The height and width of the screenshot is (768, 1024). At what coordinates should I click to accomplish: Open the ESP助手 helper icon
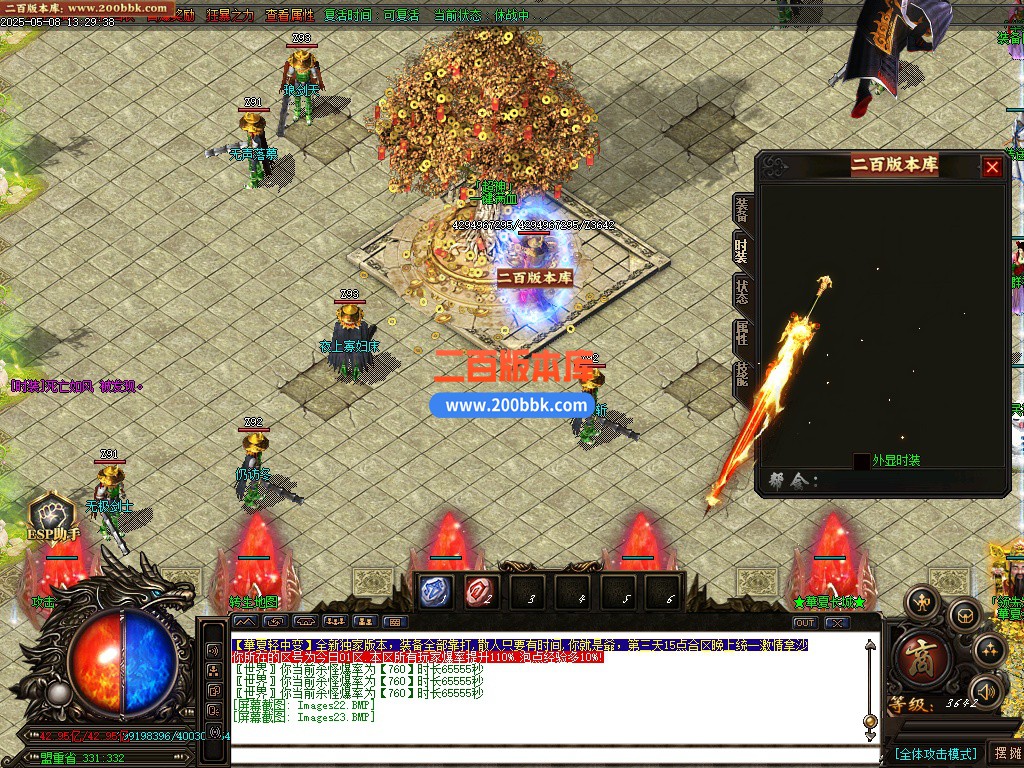coord(51,518)
